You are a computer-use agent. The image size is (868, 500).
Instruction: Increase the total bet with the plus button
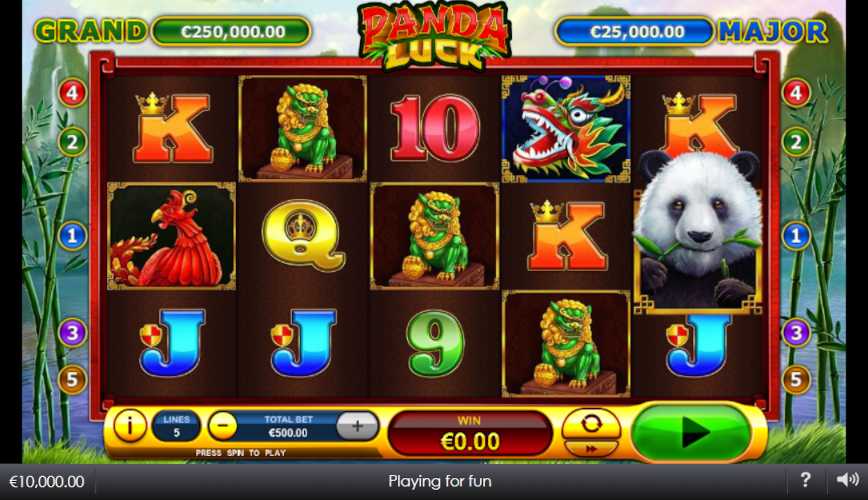tap(356, 426)
